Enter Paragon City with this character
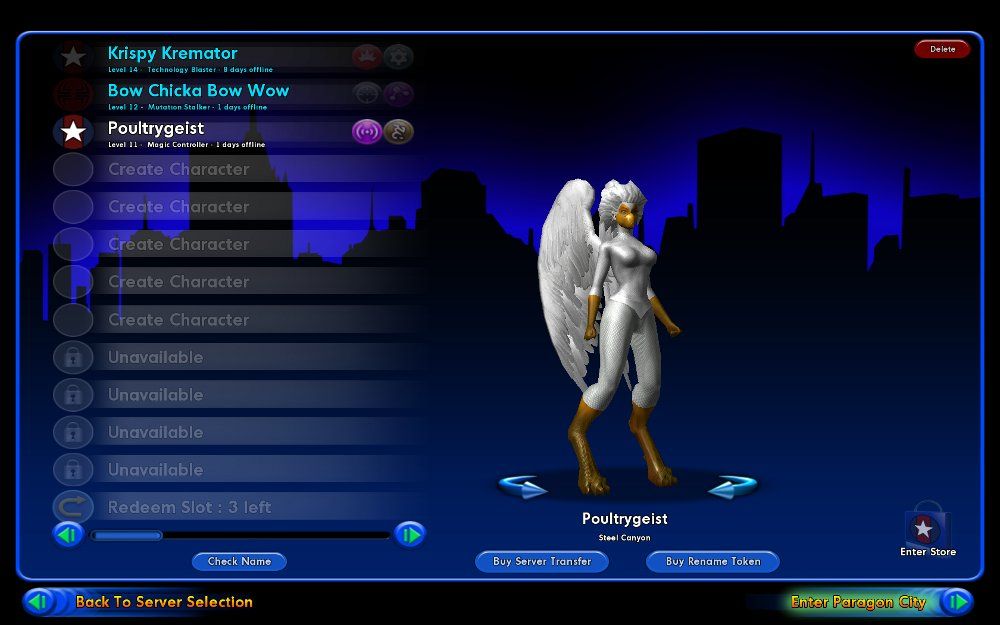This screenshot has width=1000, height=625. tap(858, 602)
